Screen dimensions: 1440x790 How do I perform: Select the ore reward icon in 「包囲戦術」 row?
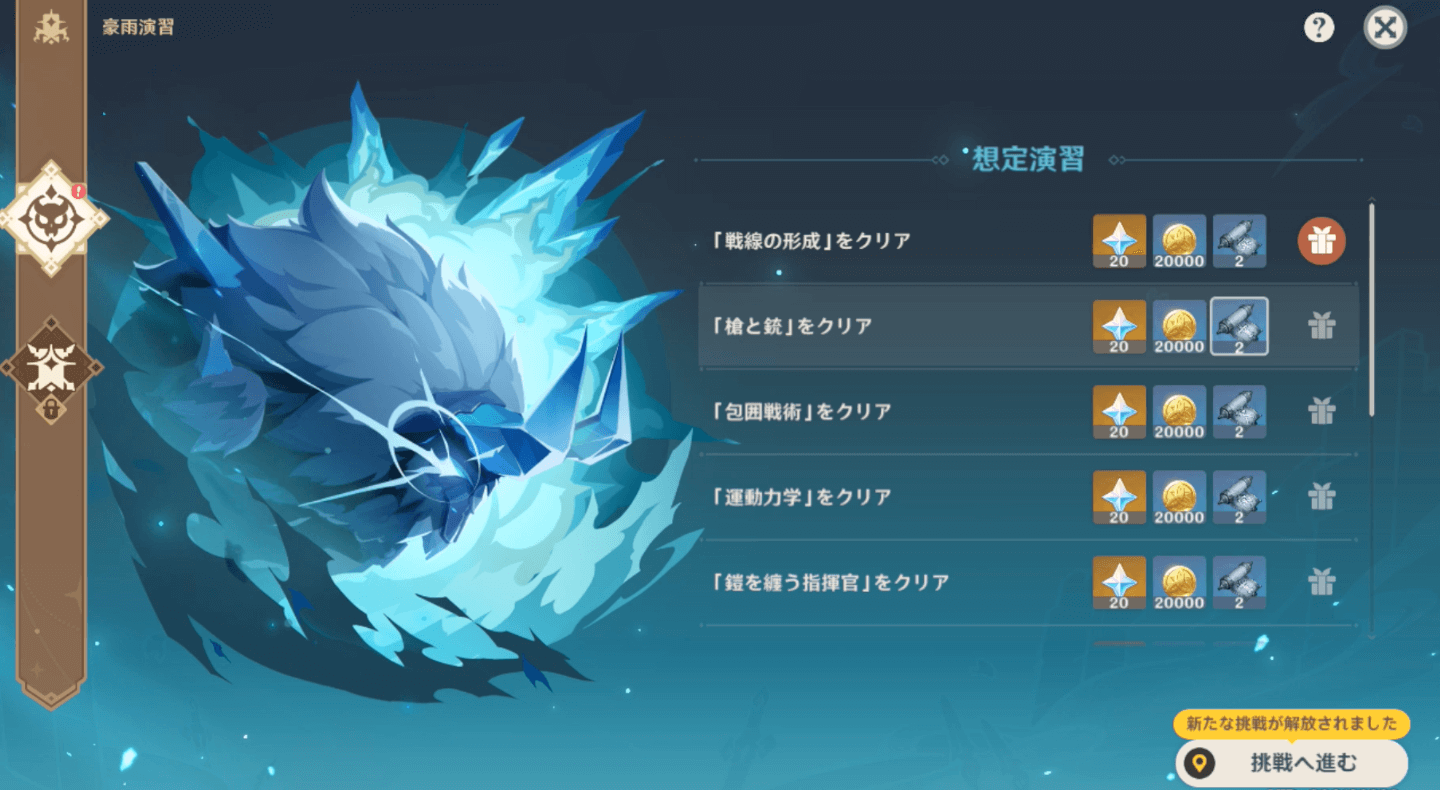pyautogui.click(x=1239, y=411)
